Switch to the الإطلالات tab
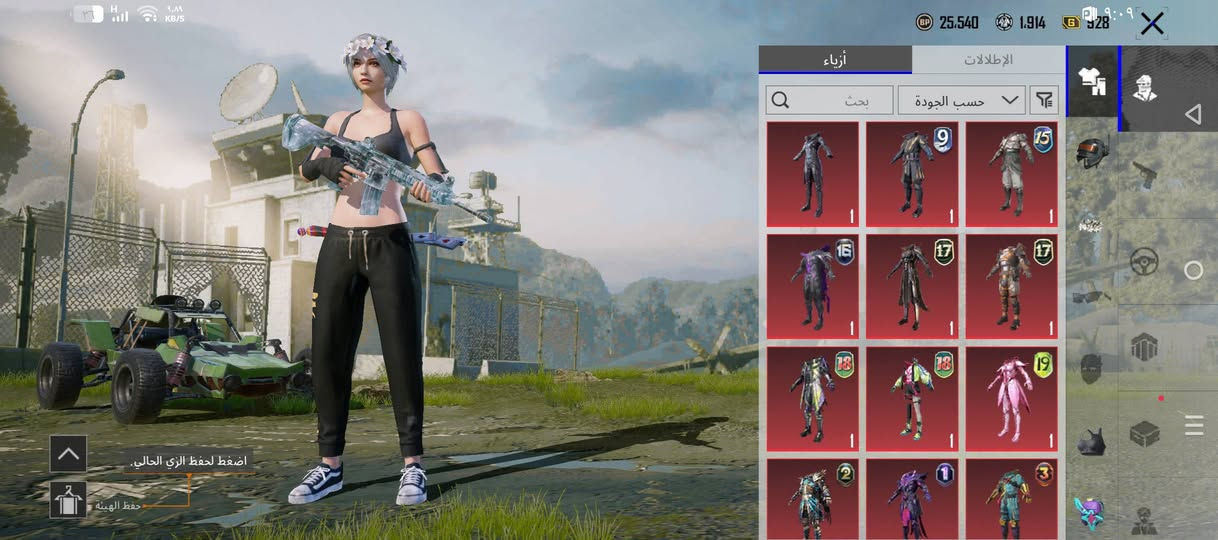 point(988,60)
